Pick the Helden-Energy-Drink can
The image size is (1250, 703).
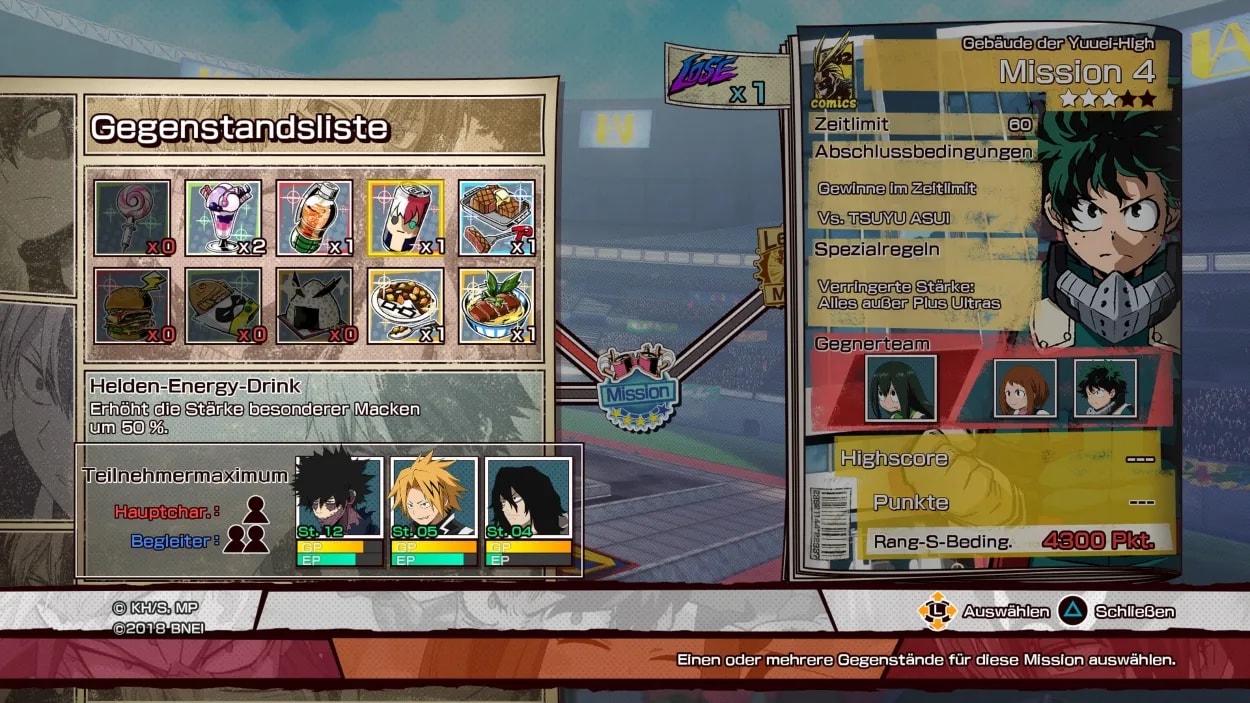click(405, 218)
